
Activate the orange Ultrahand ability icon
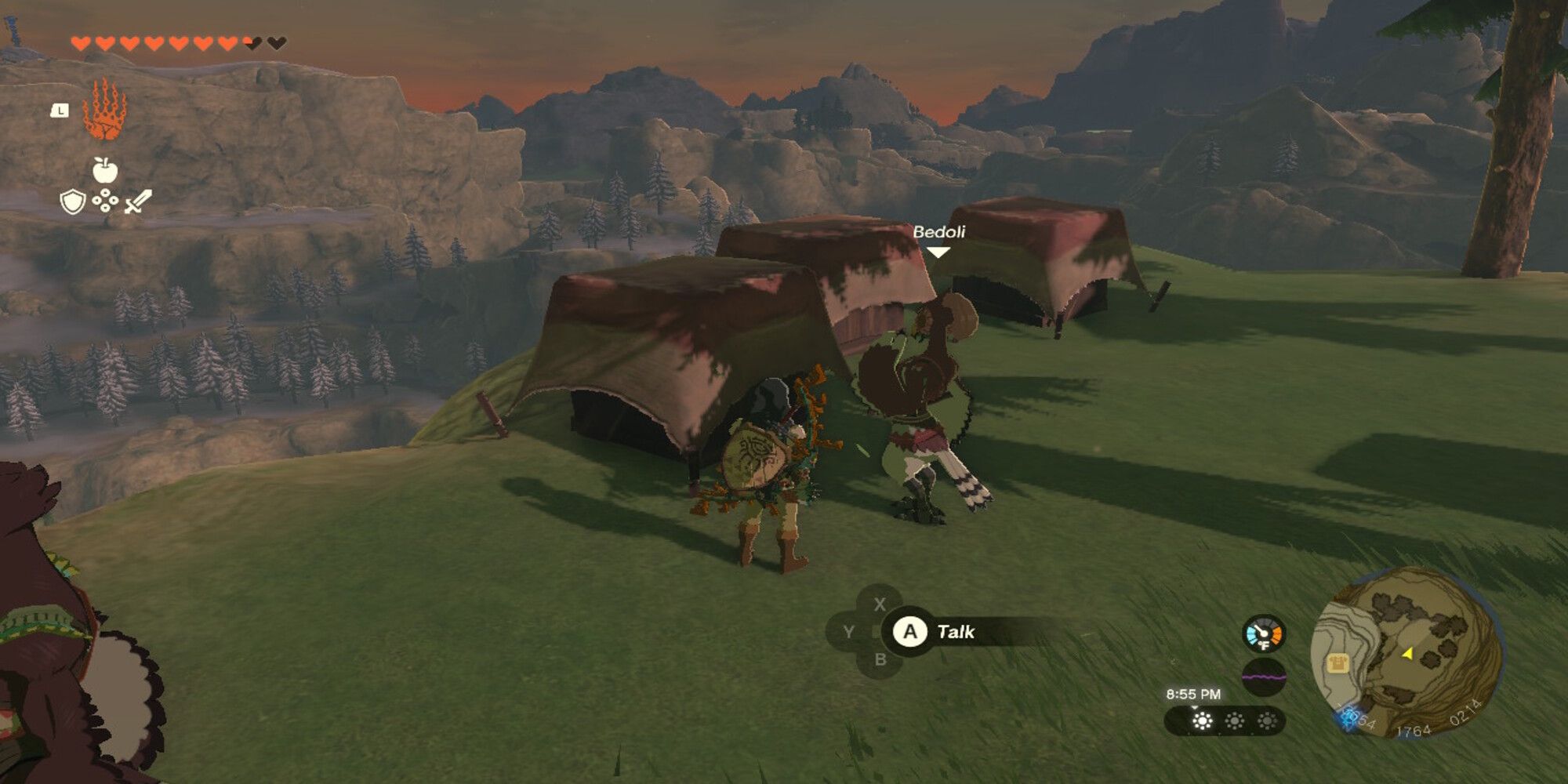(x=104, y=110)
